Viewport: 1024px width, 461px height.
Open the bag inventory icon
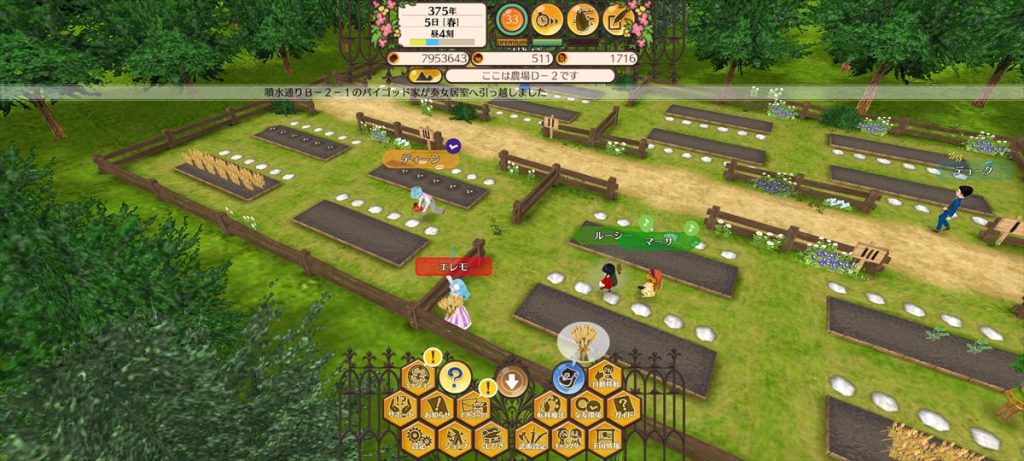582,19
